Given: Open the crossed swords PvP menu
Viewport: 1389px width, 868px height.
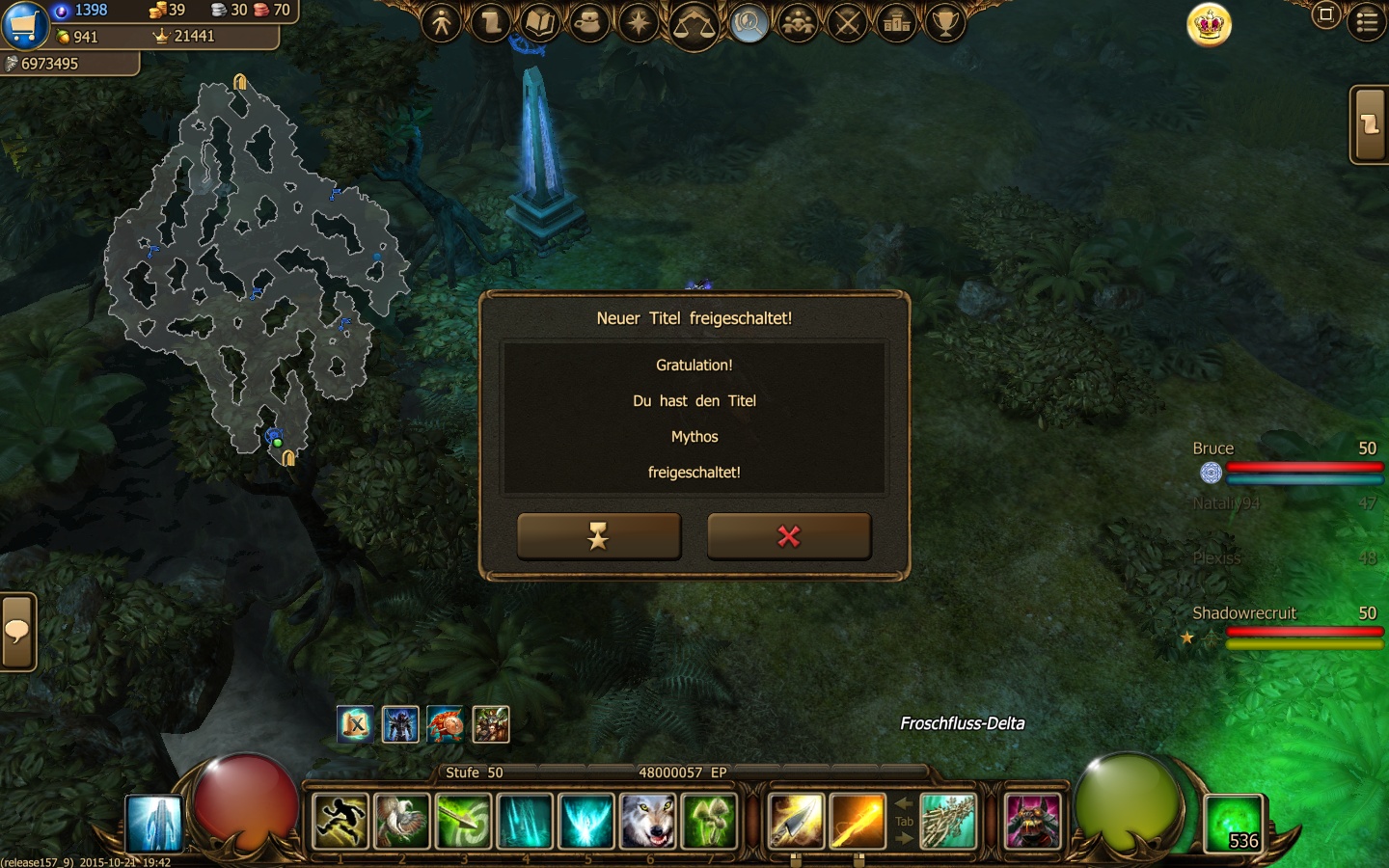Looking at the screenshot, I should click(848, 22).
